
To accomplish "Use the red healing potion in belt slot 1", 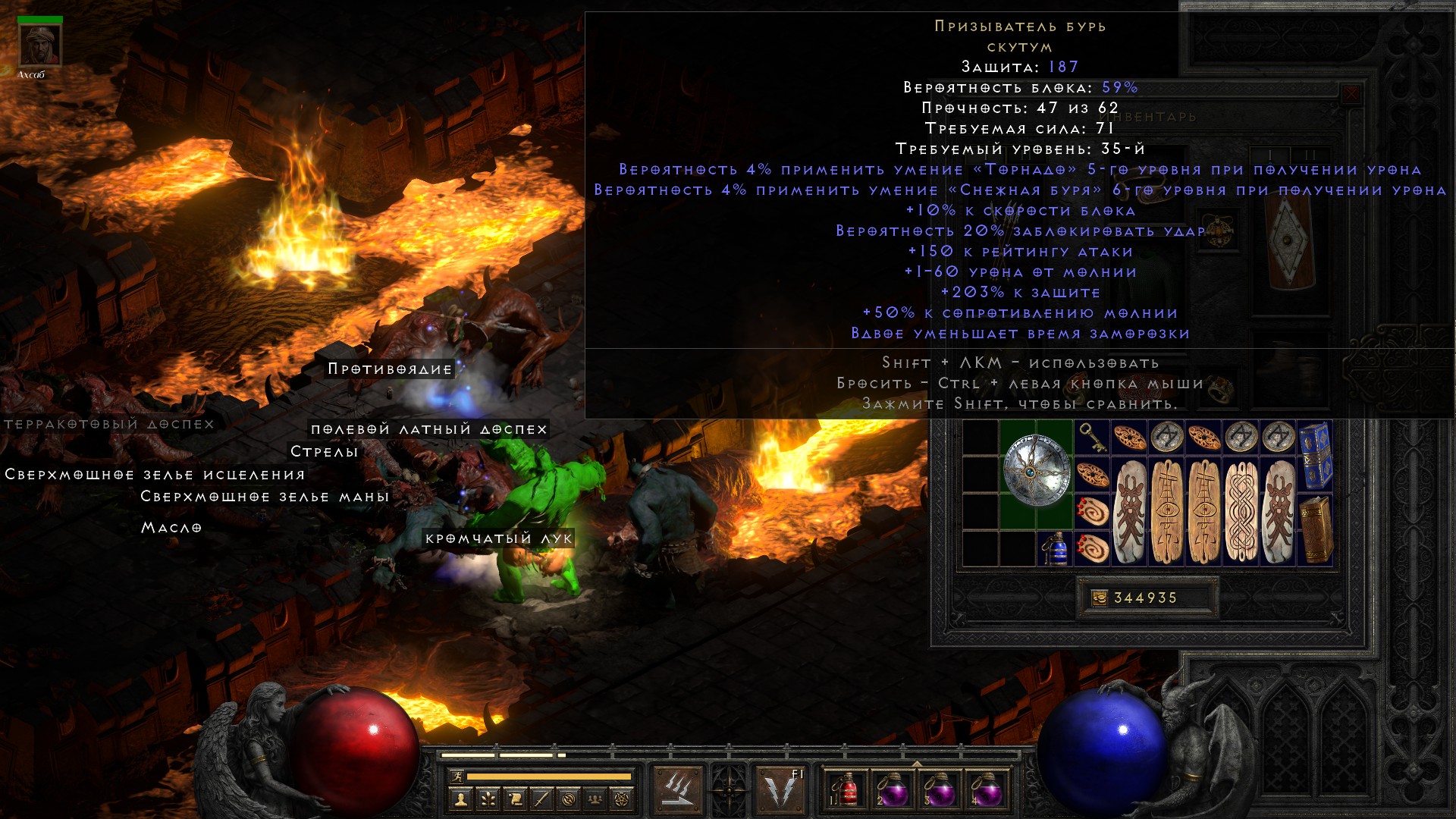I will (x=848, y=790).
